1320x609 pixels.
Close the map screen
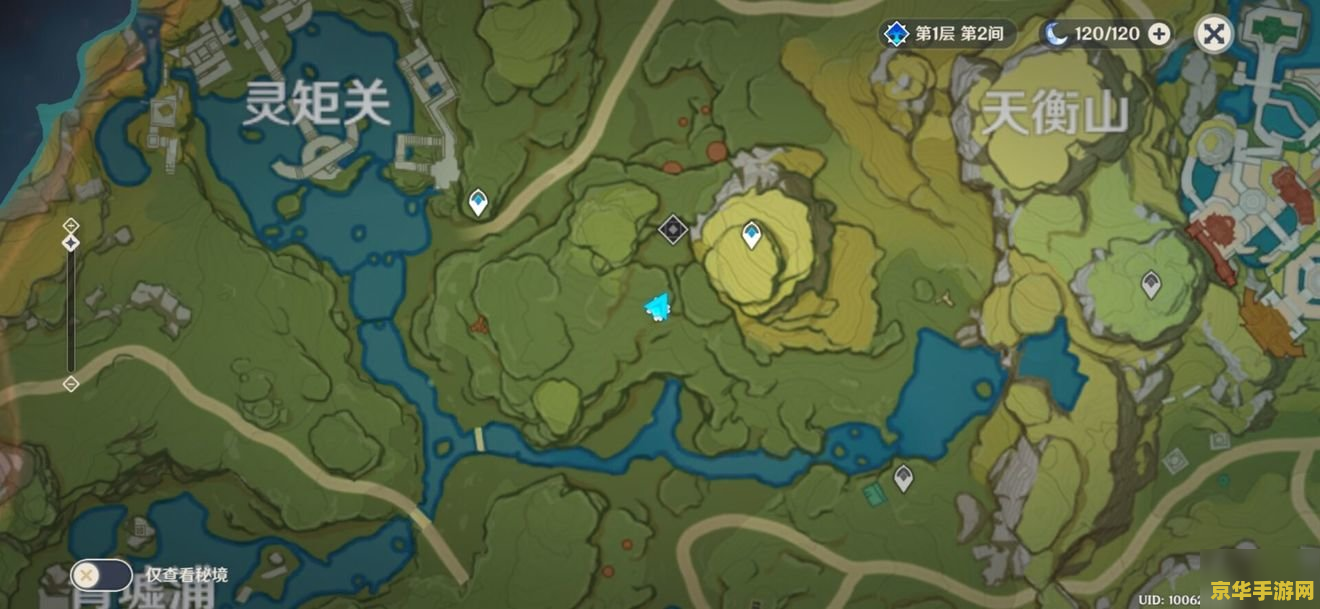1213,35
